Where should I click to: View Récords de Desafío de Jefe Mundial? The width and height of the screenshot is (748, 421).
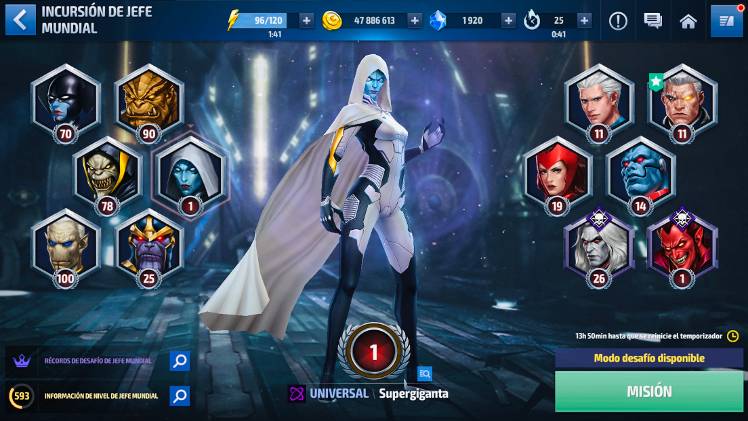pyautogui.click(x=179, y=361)
